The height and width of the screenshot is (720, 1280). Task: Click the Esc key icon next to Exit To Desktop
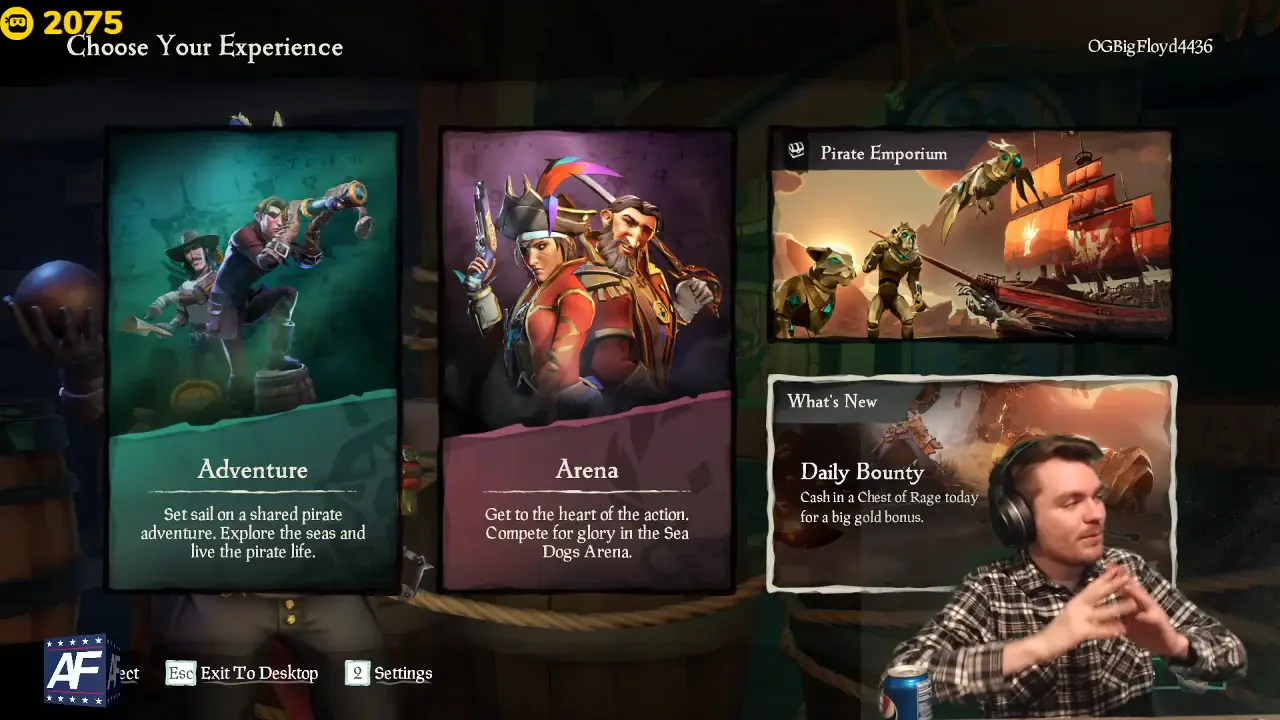179,673
